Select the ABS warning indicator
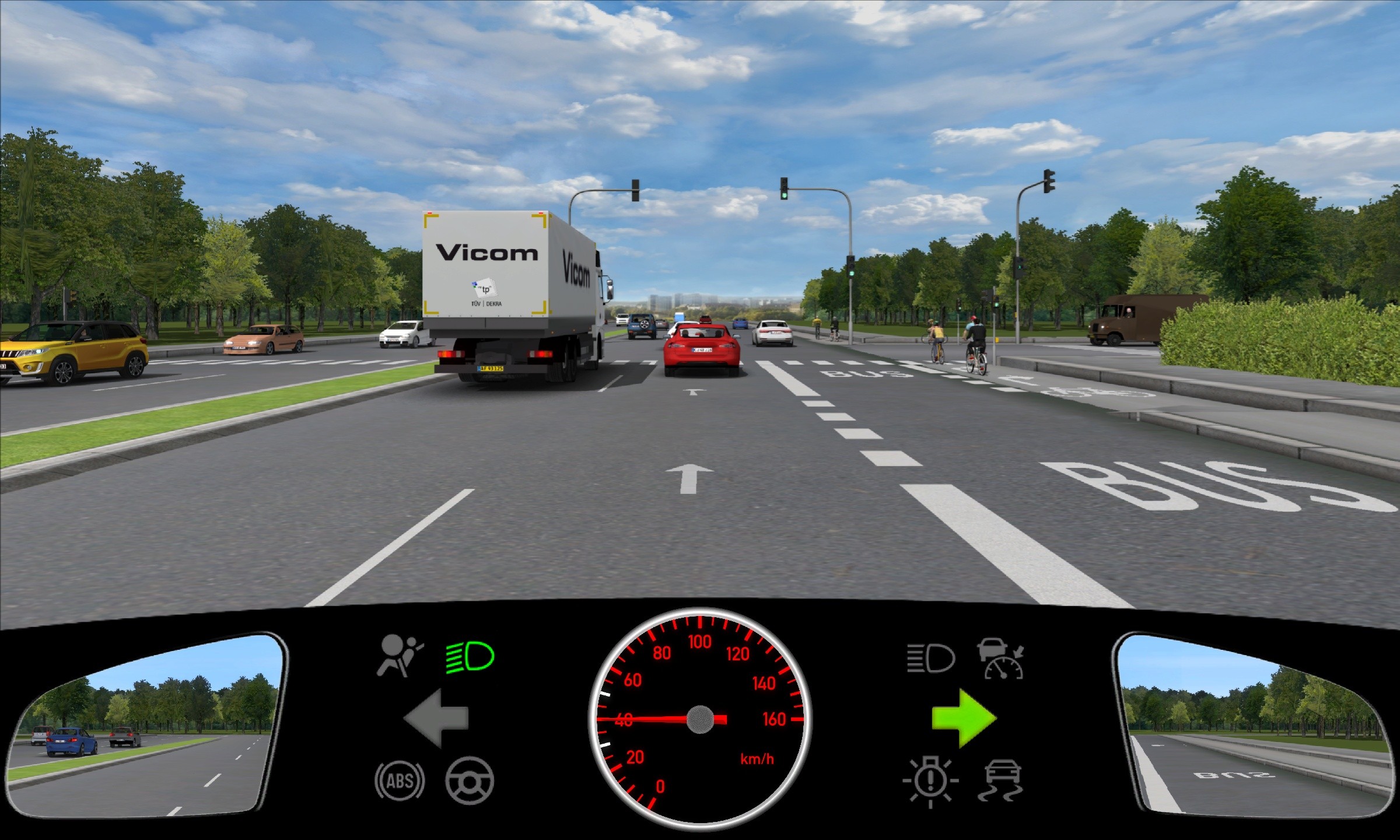1400x840 pixels. coord(400,780)
